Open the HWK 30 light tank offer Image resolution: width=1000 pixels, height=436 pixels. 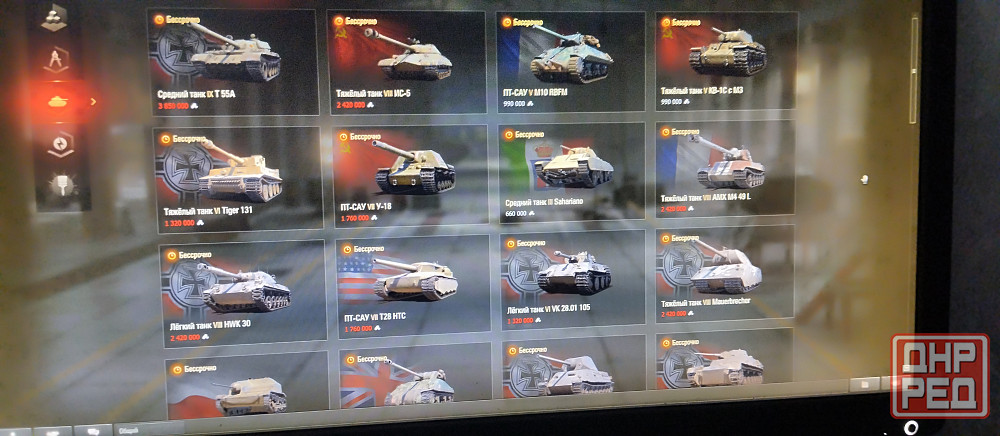[x=242, y=292]
